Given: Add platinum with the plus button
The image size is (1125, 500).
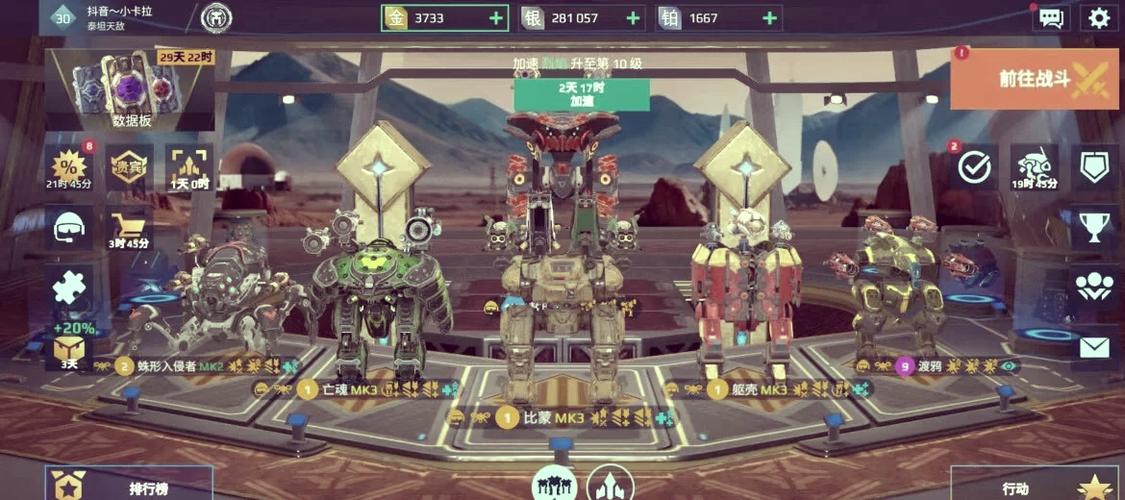Looking at the screenshot, I should (770, 18).
